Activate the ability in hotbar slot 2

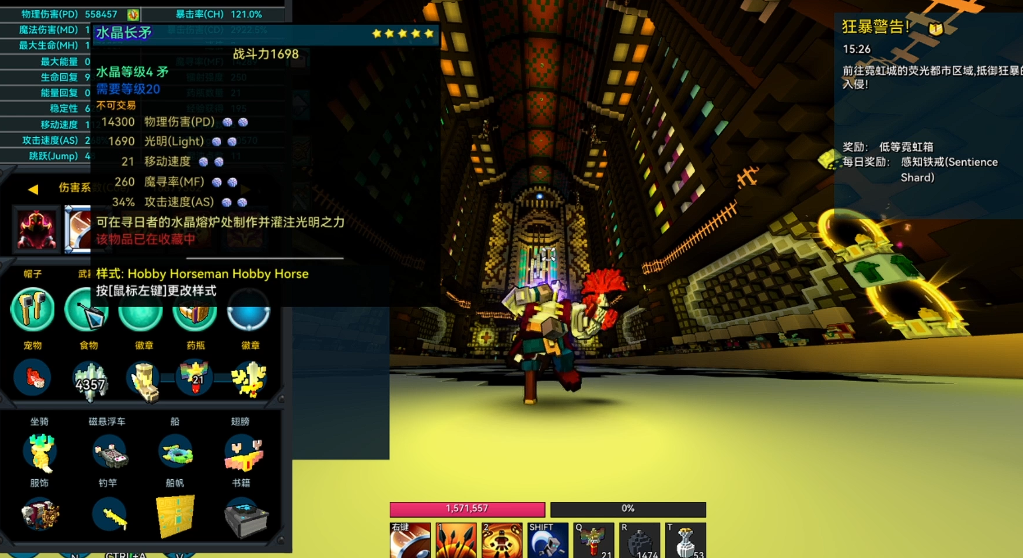pyautogui.click(x=502, y=540)
